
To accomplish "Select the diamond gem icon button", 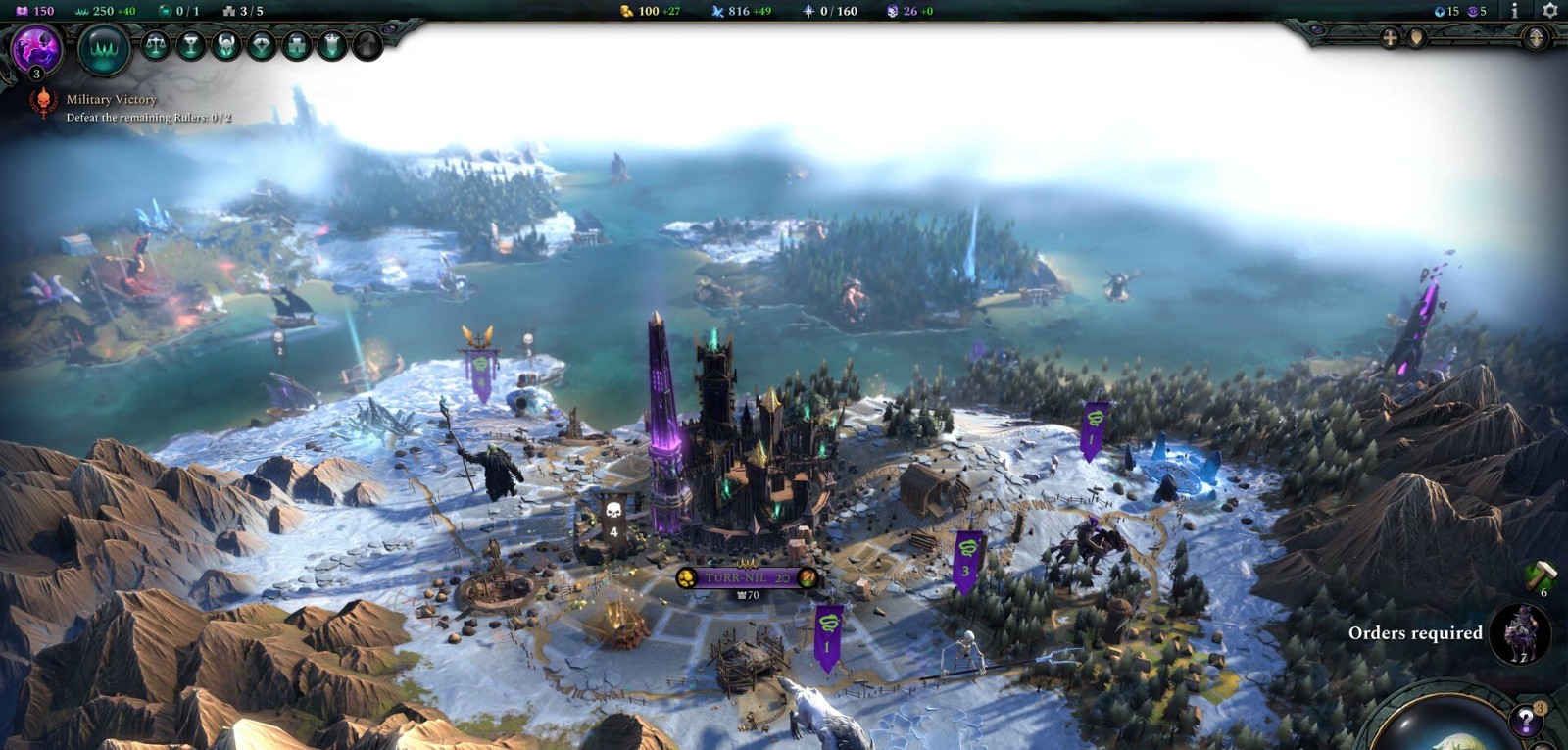I will [262, 45].
